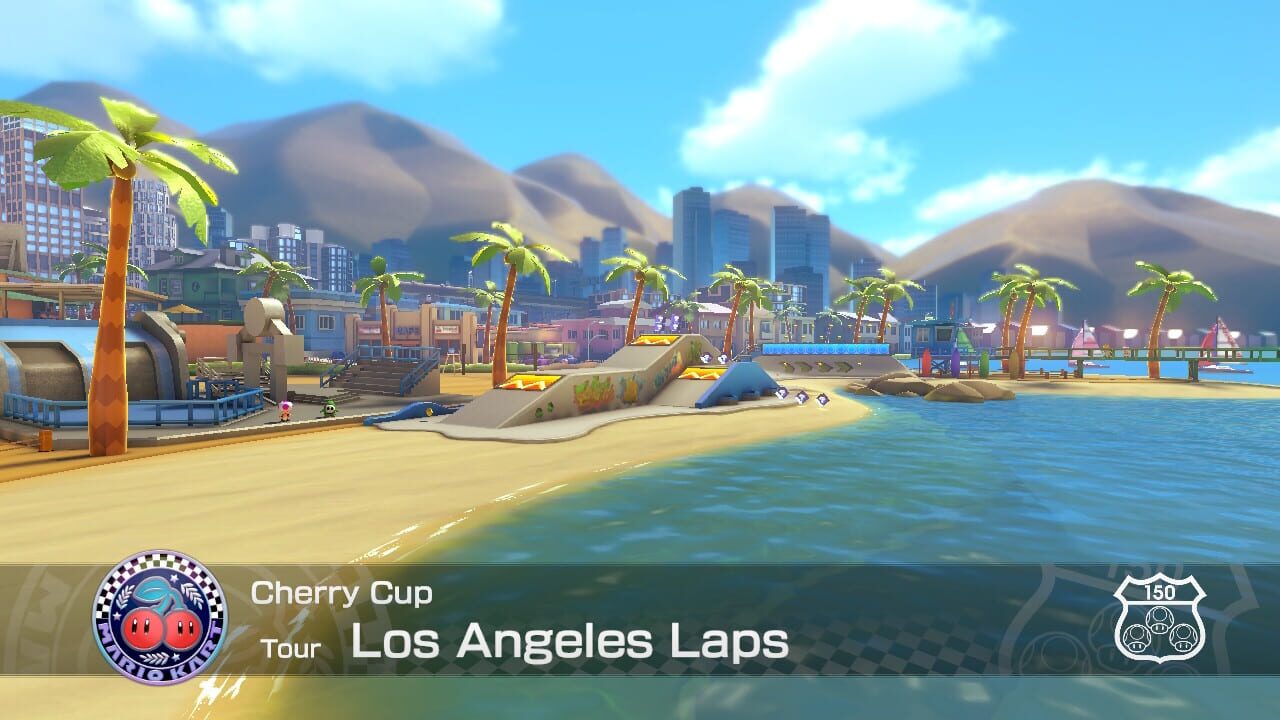1280x720 pixels.
Task: Click Toadette standing on the sand
Action: pos(284,412)
